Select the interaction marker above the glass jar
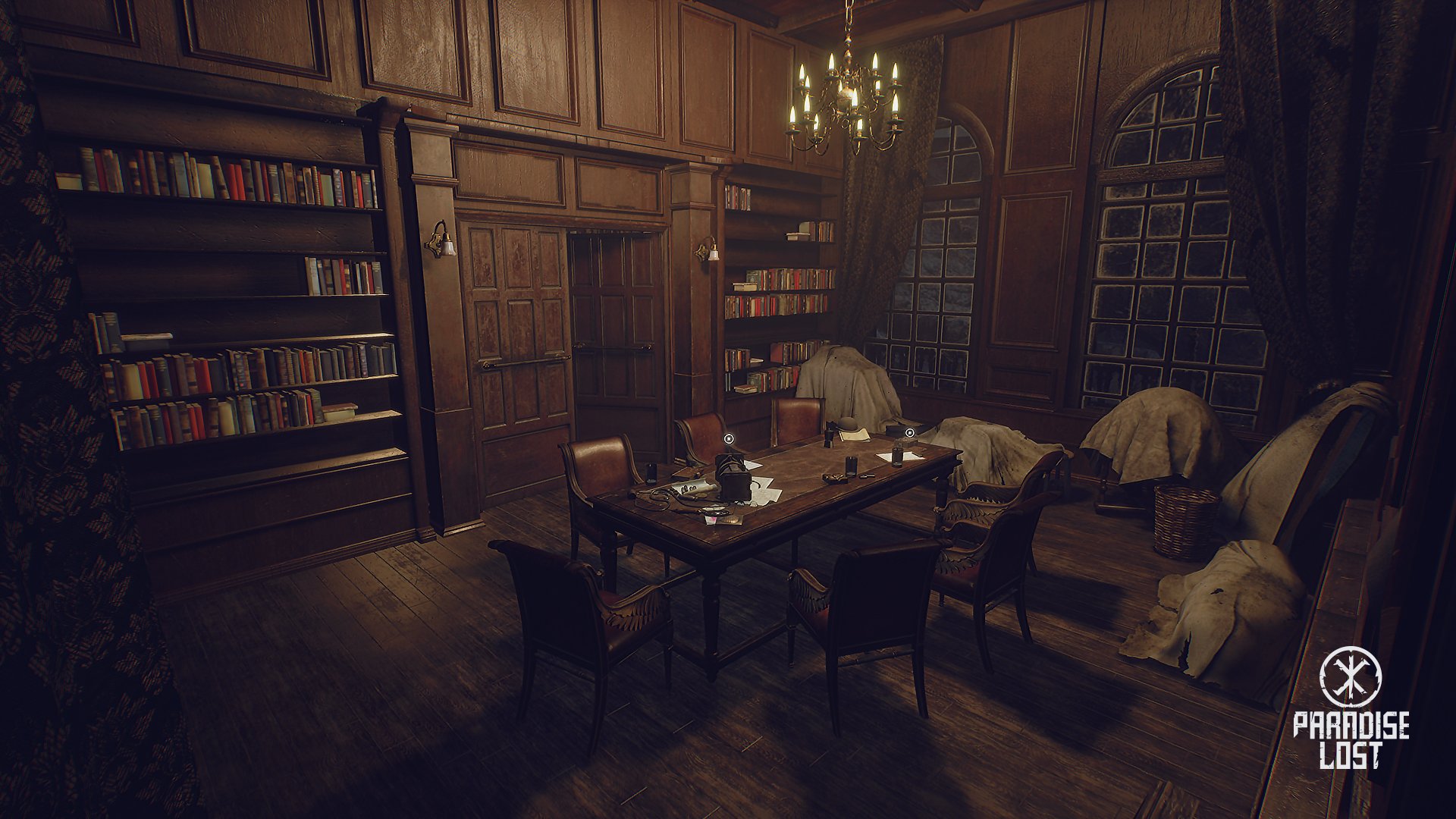This screenshot has width=1456, height=819. [909, 433]
